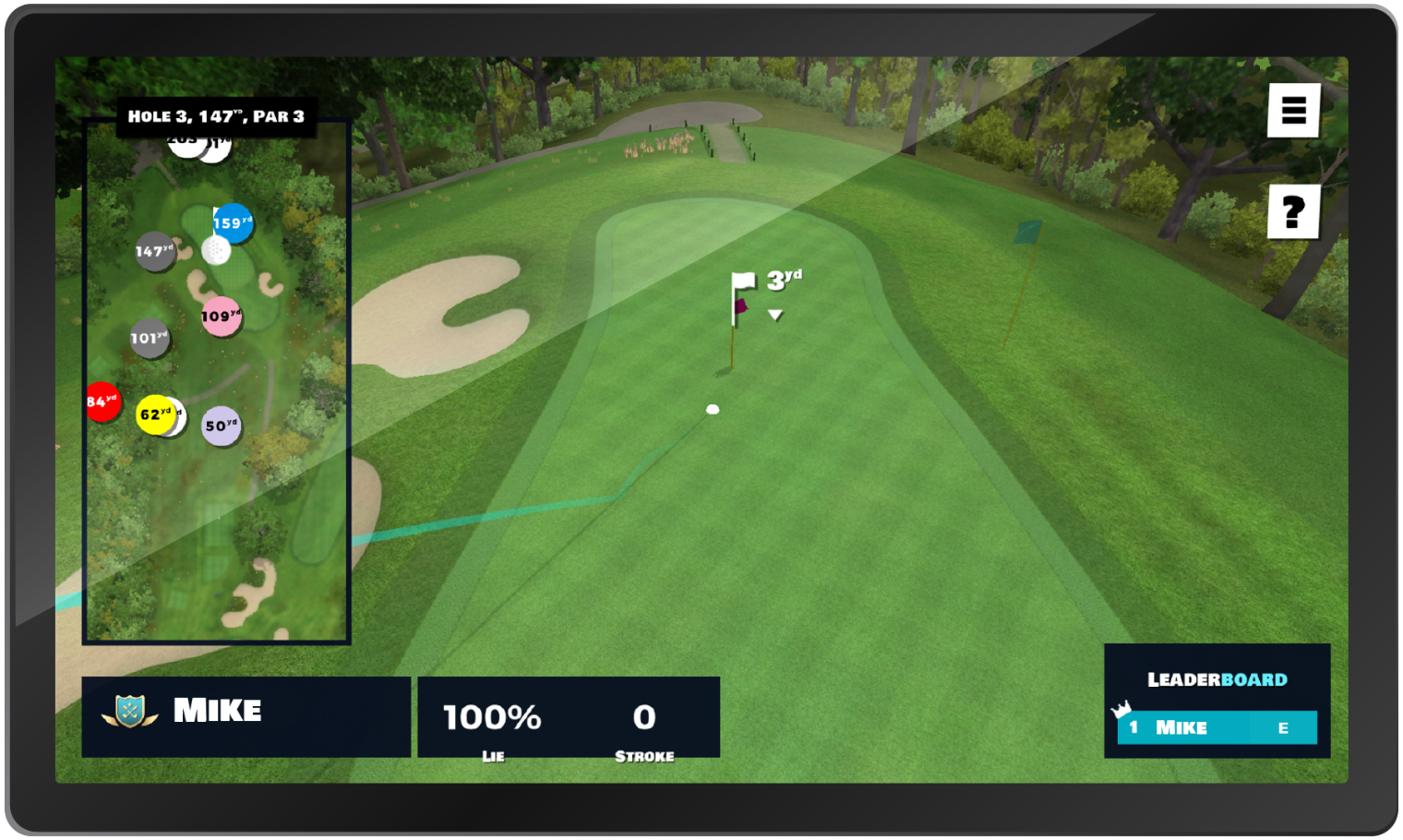Screen dimensions: 1403x840
Task: Open the hamburger menu
Action: [x=1295, y=111]
